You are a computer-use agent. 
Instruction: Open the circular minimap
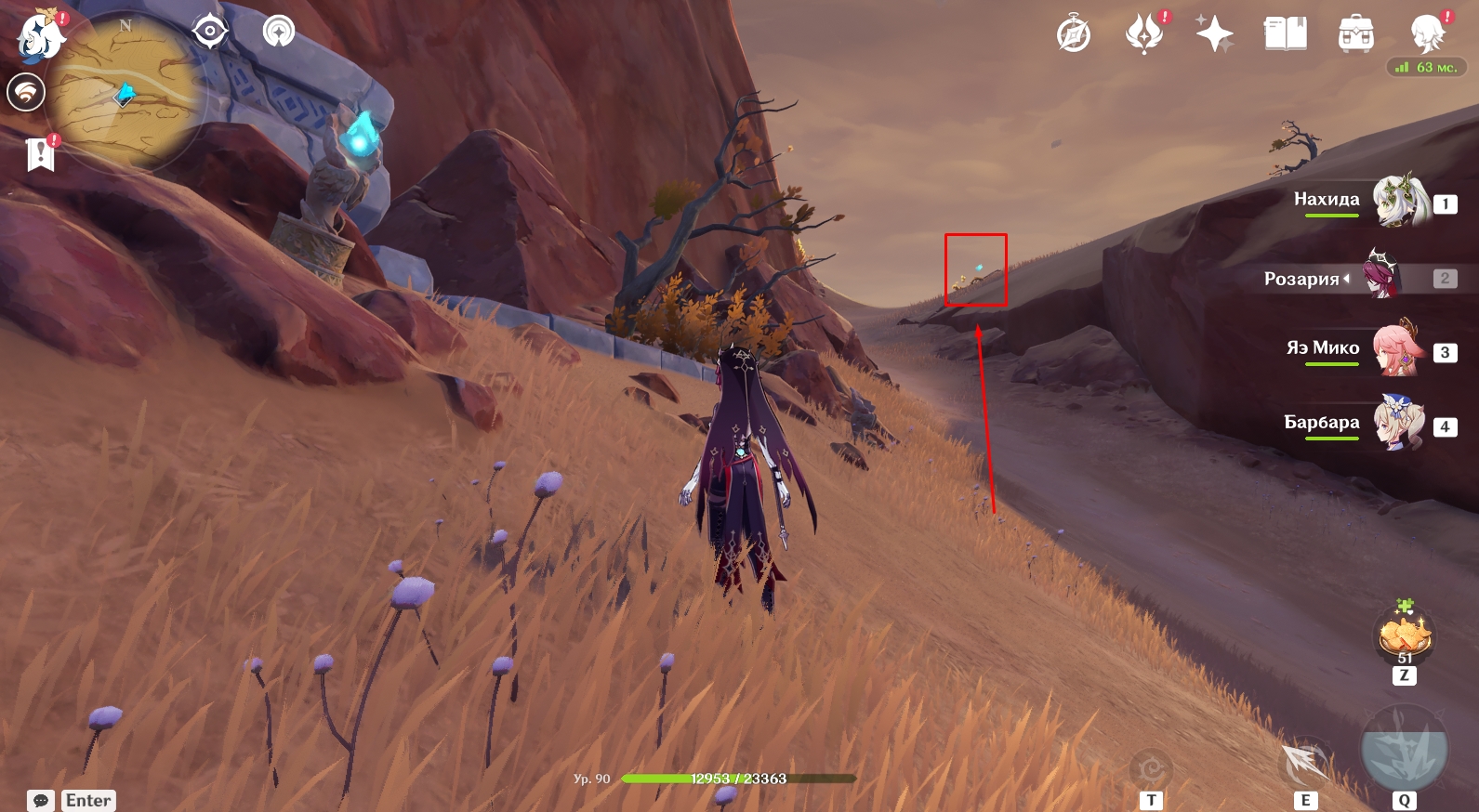click(x=125, y=93)
